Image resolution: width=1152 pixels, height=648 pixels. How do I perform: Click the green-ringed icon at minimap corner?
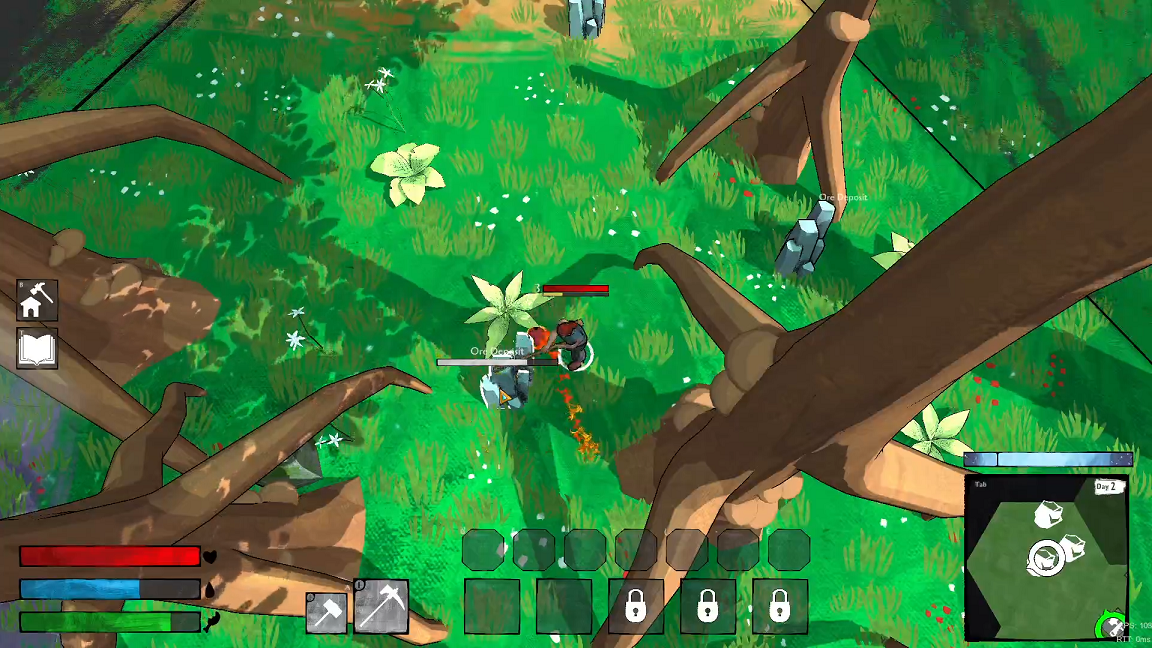pyautogui.click(x=1111, y=627)
